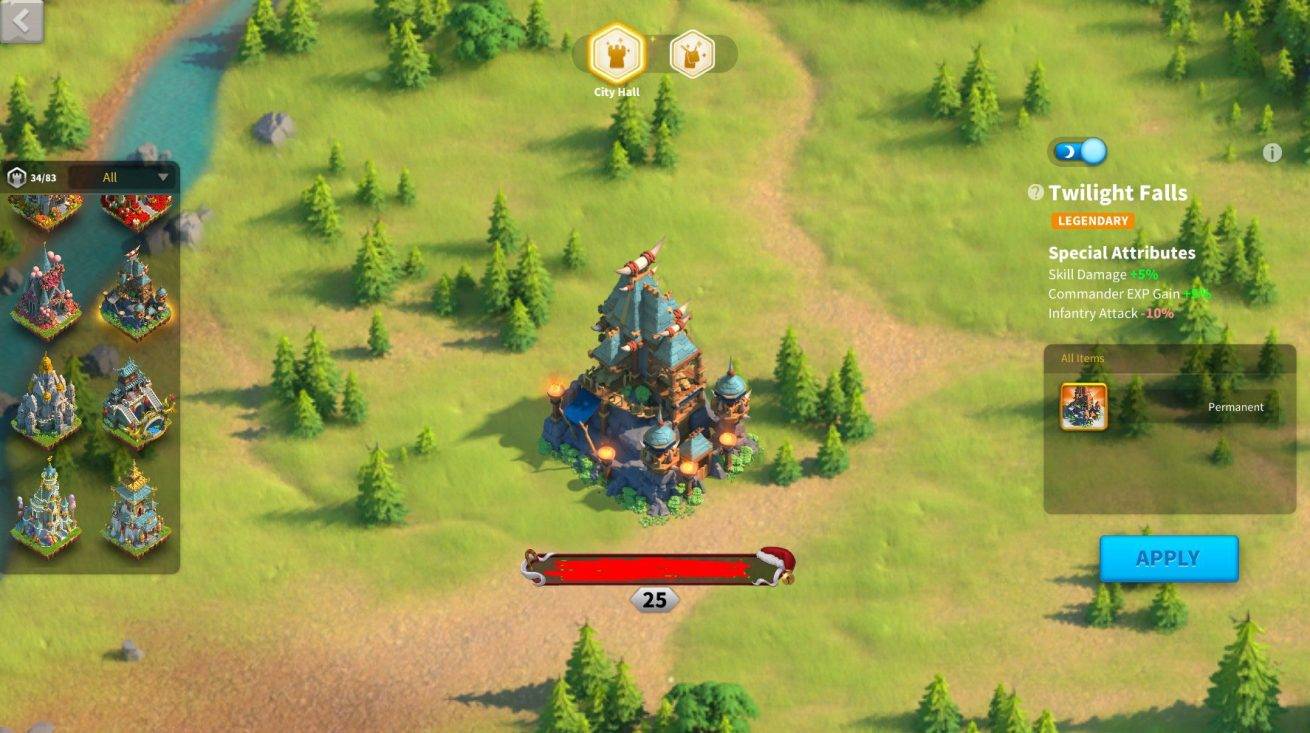The height and width of the screenshot is (733, 1310).
Task: Pick the pagoda theme with bridge and stairs
Action: coord(135,402)
